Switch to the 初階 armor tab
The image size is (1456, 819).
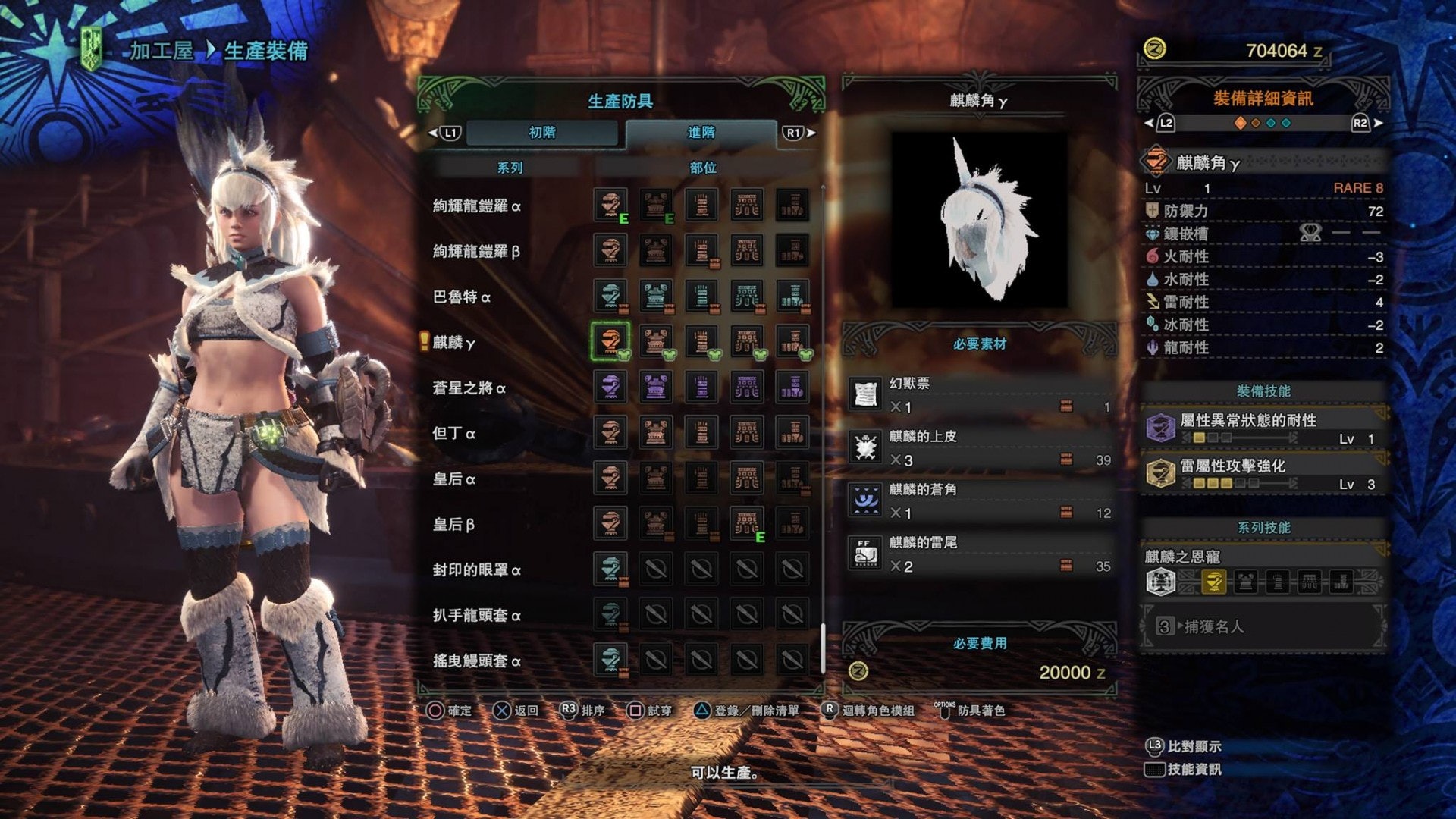(541, 133)
